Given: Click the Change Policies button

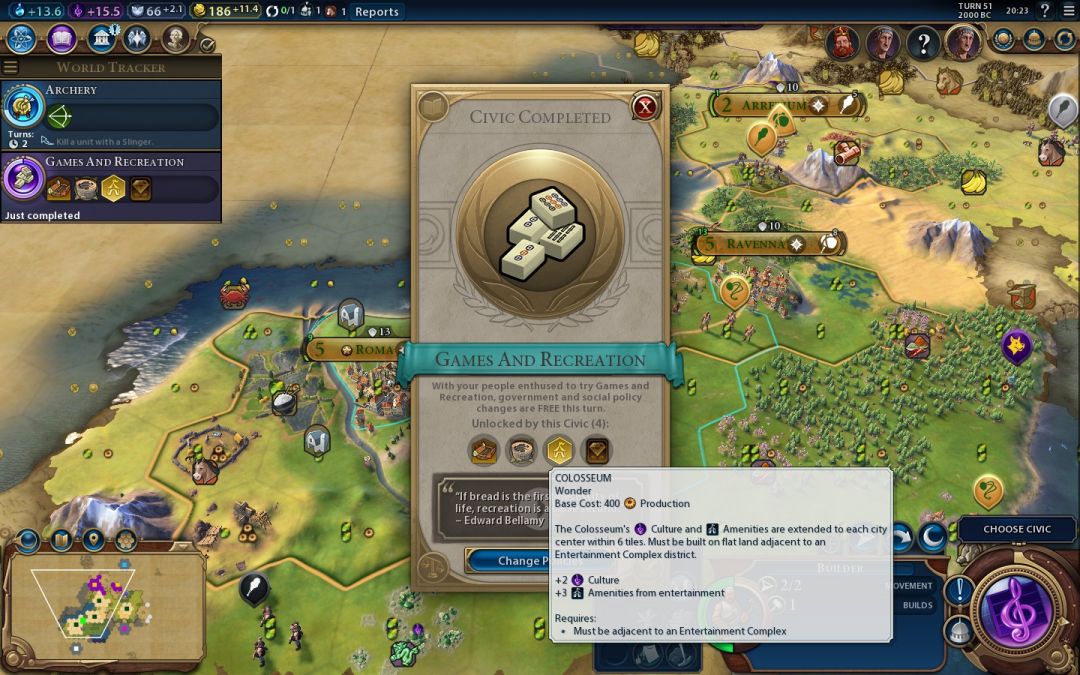Looking at the screenshot, I should pos(524,560).
